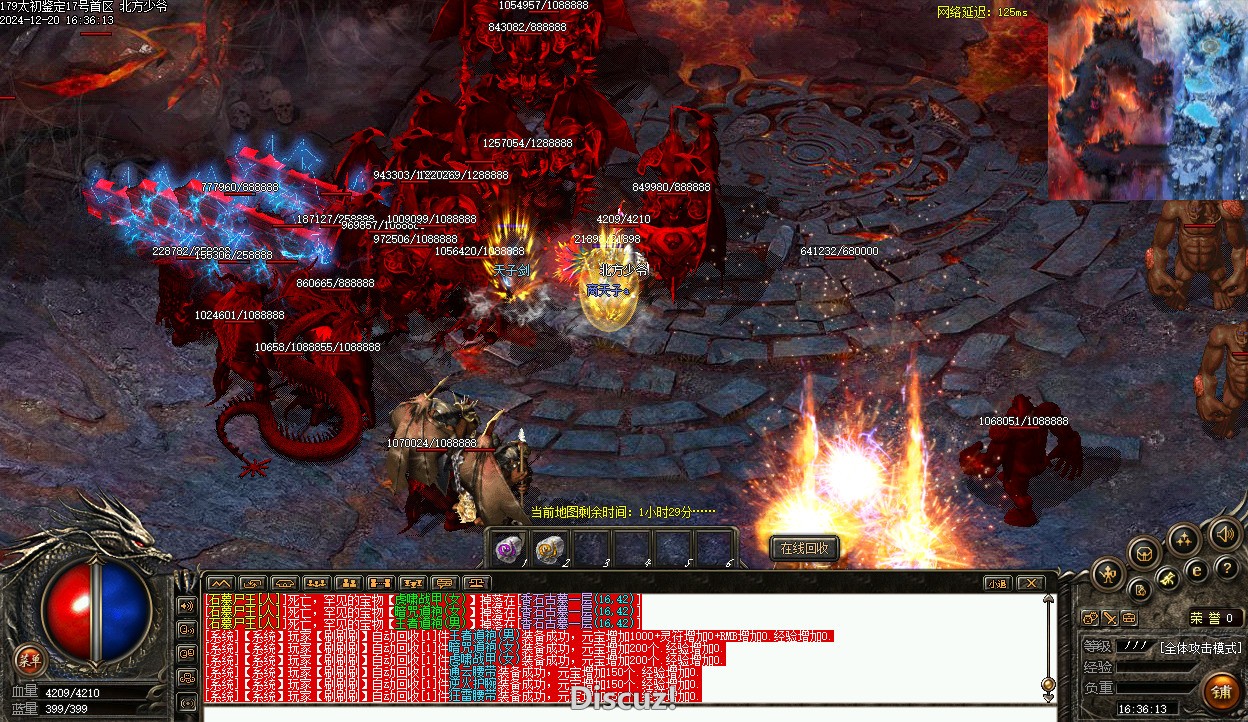Image resolution: width=1248 pixels, height=722 pixels.
Task: Open the skills sparkle icon
Action: pyautogui.click(x=1184, y=540)
